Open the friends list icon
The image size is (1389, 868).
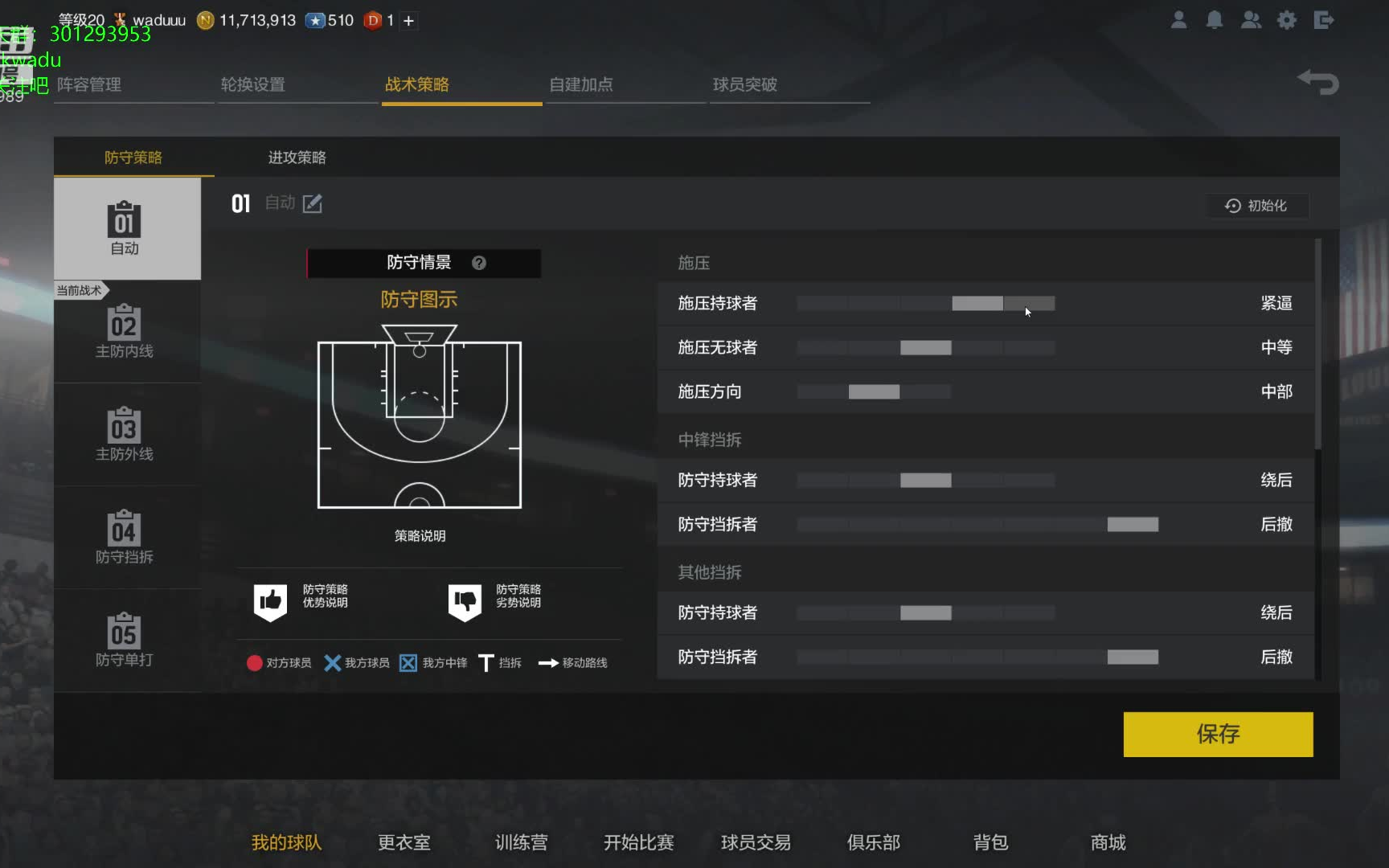pyautogui.click(x=1251, y=20)
